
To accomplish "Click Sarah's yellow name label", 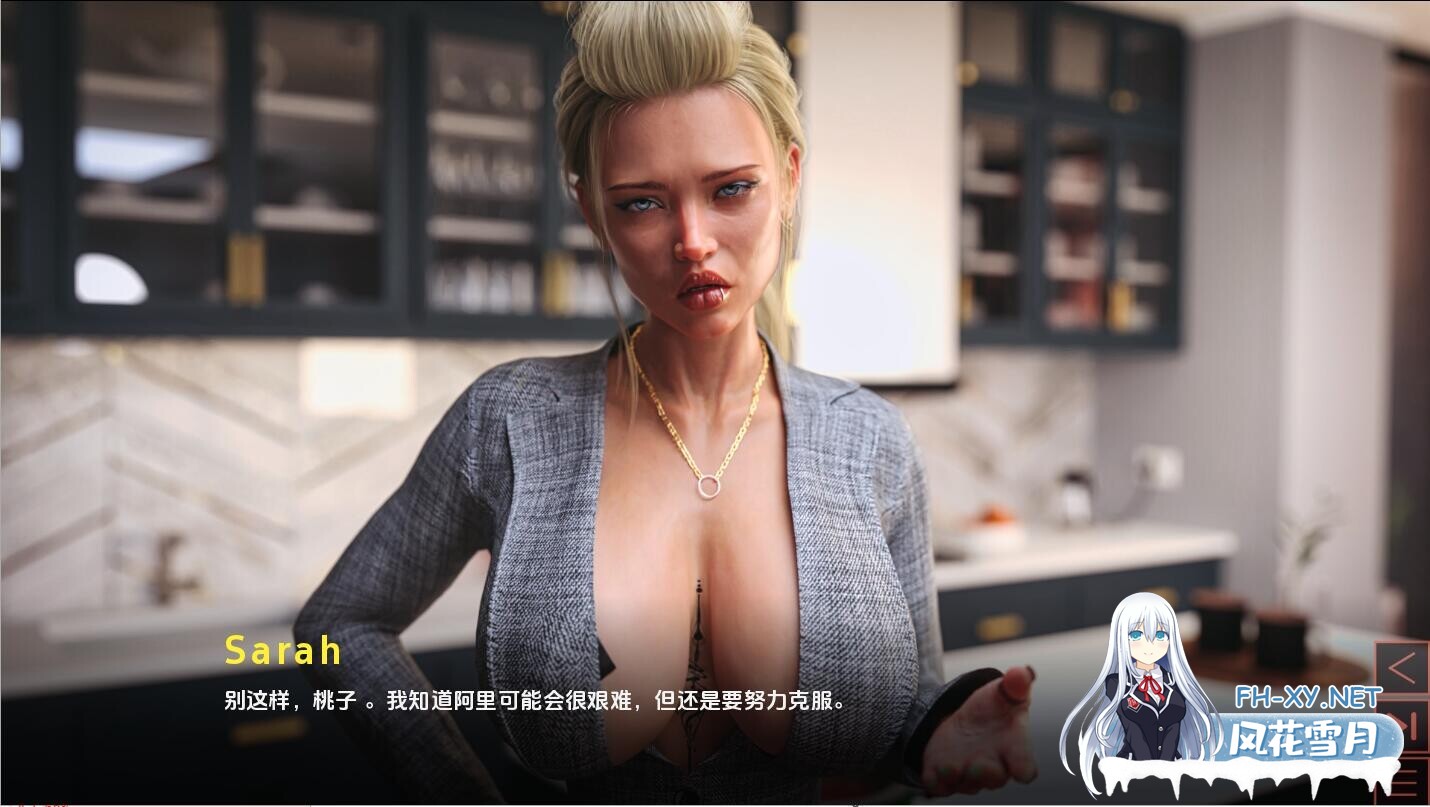I will (x=281, y=651).
